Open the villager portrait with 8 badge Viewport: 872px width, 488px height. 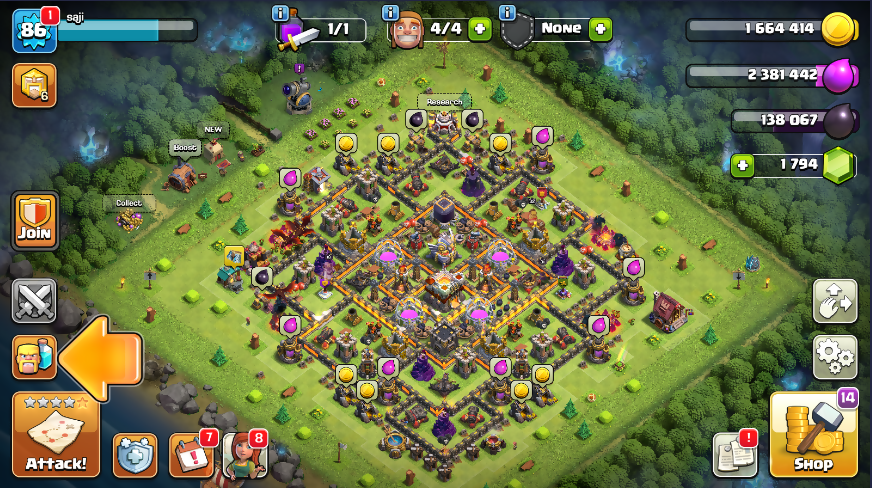(244, 455)
